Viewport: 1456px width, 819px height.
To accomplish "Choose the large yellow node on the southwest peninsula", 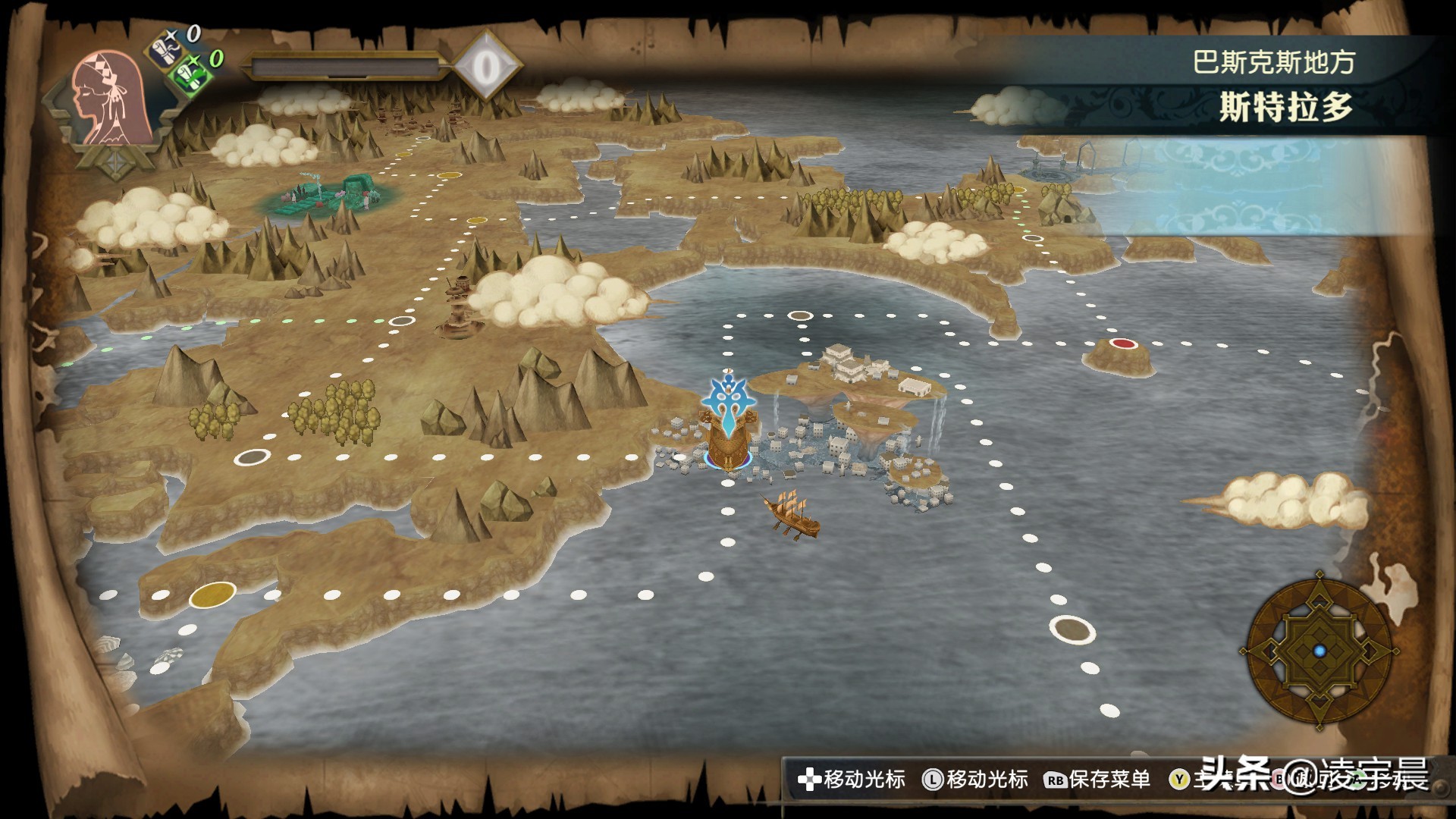I will (212, 595).
